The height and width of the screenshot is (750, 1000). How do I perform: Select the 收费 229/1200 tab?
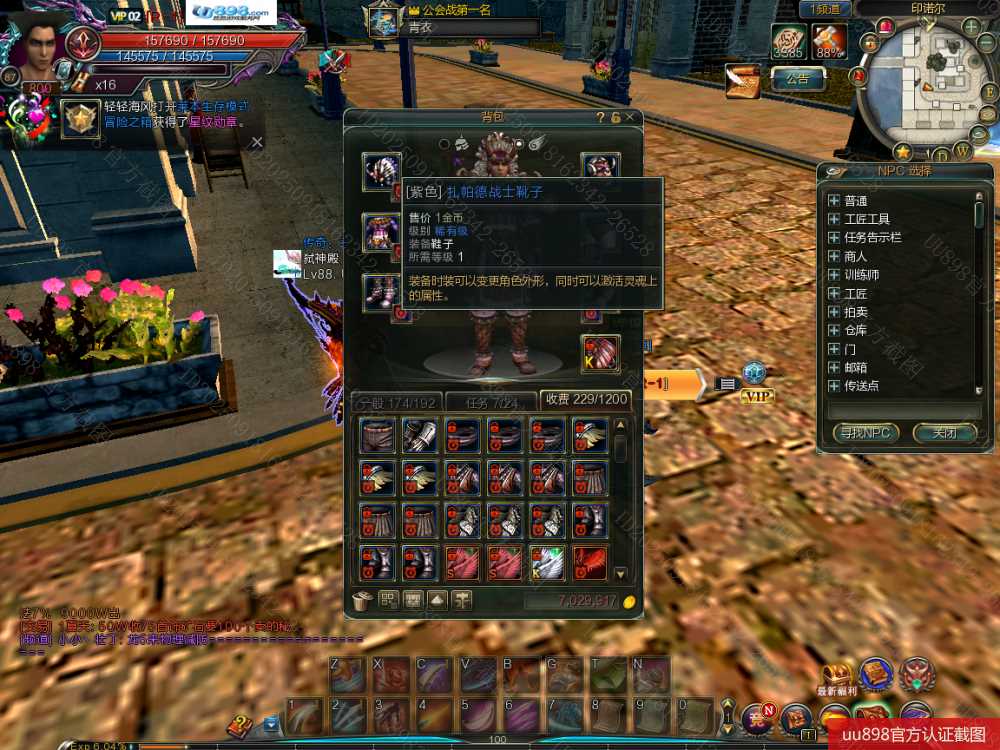[x=585, y=400]
